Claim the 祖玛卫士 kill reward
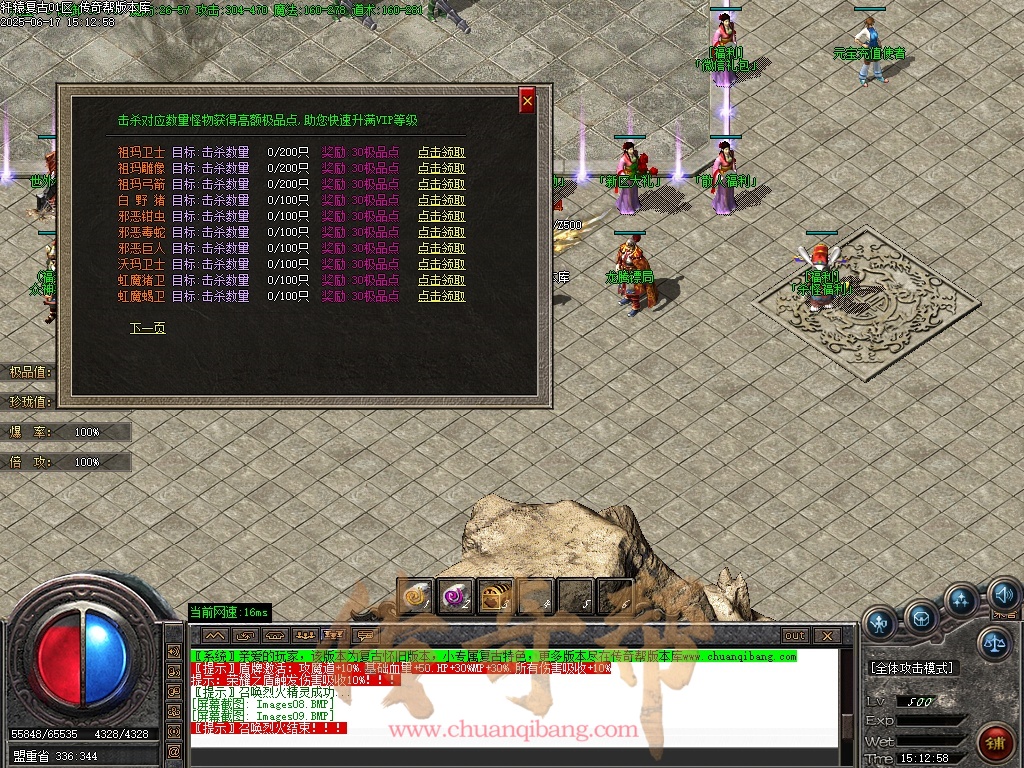The image size is (1024, 768). click(x=441, y=153)
